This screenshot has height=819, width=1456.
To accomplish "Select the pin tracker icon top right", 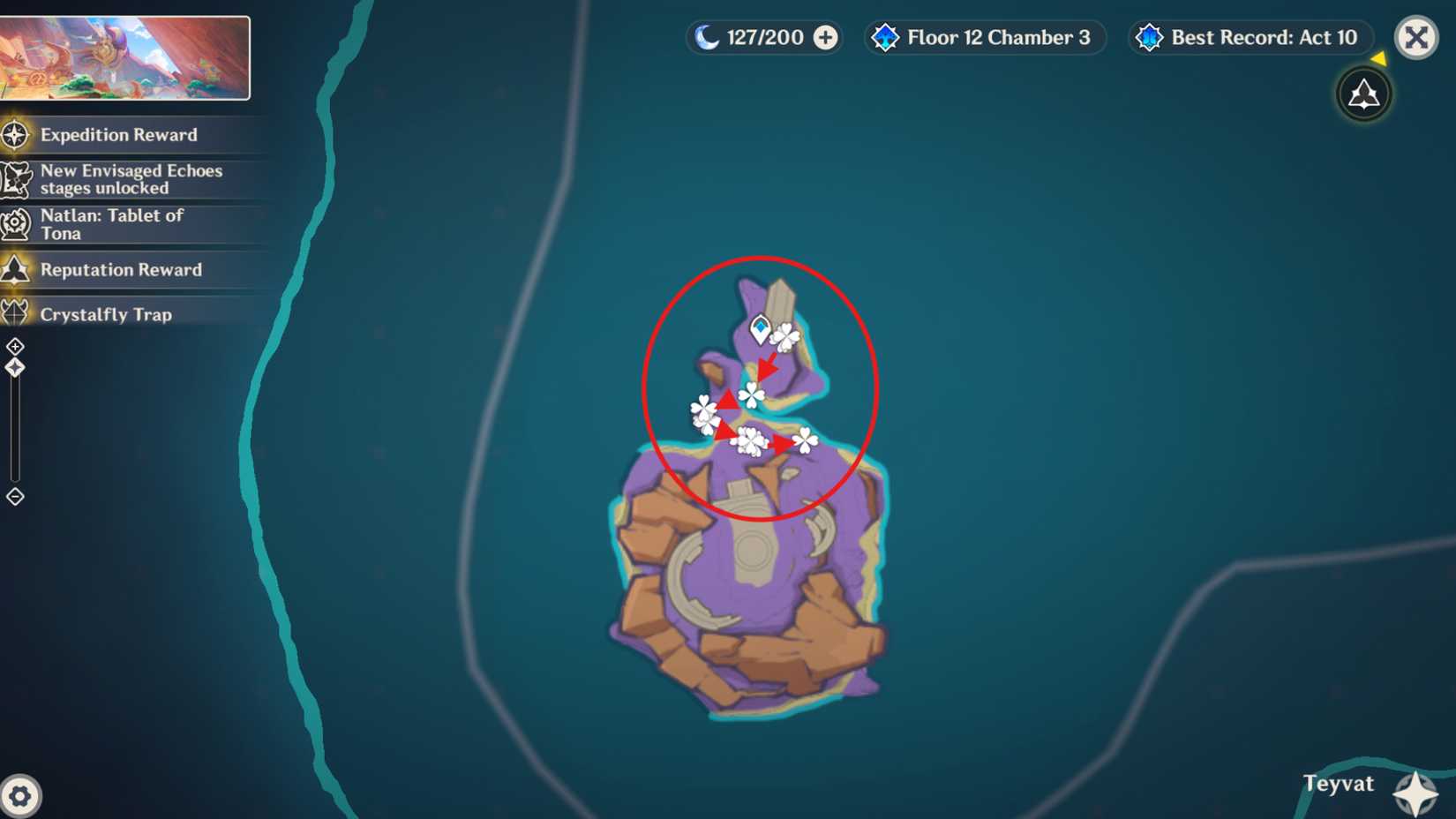I will pyautogui.click(x=1364, y=94).
